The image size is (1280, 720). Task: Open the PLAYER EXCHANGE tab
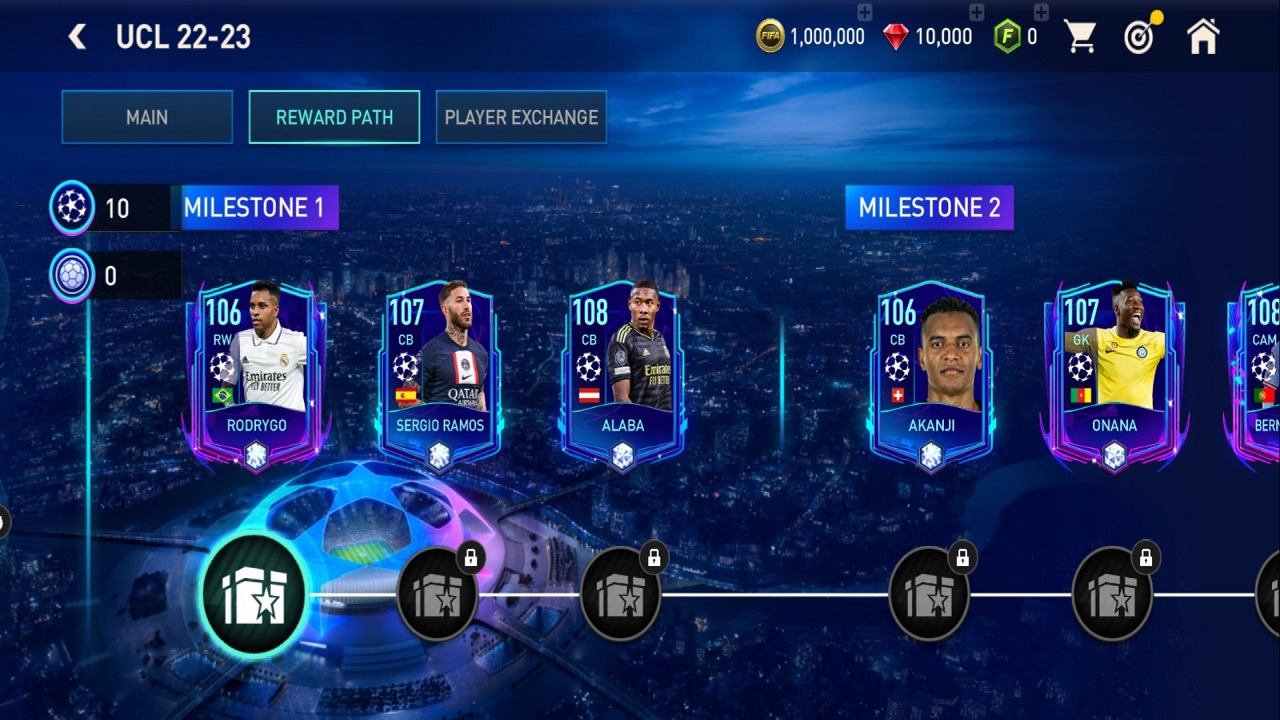point(521,117)
